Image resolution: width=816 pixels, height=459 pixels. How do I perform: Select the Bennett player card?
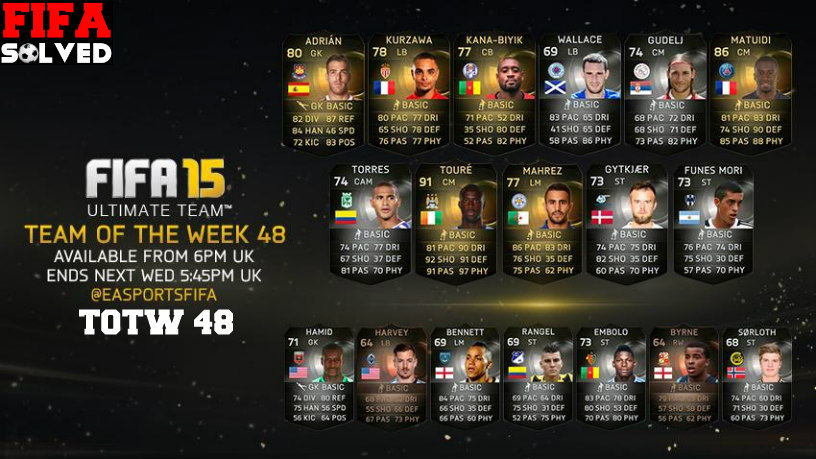tap(465, 376)
